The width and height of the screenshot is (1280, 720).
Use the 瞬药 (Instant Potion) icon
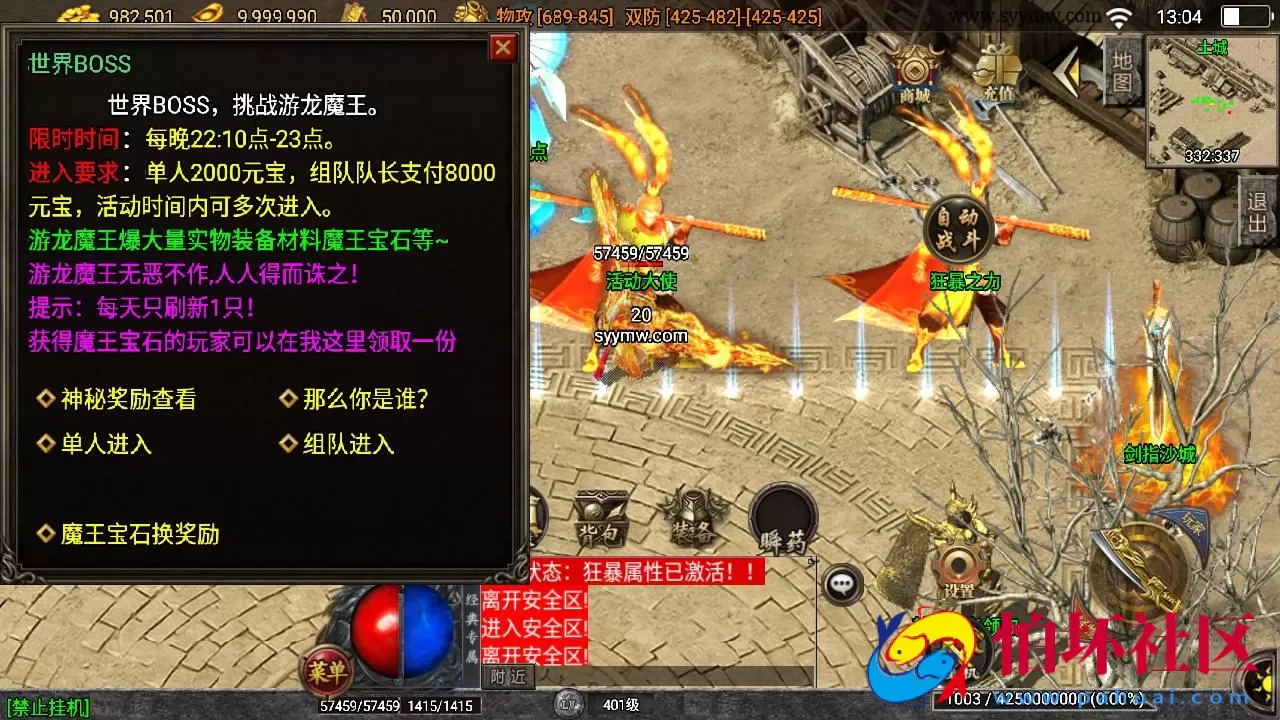point(784,520)
